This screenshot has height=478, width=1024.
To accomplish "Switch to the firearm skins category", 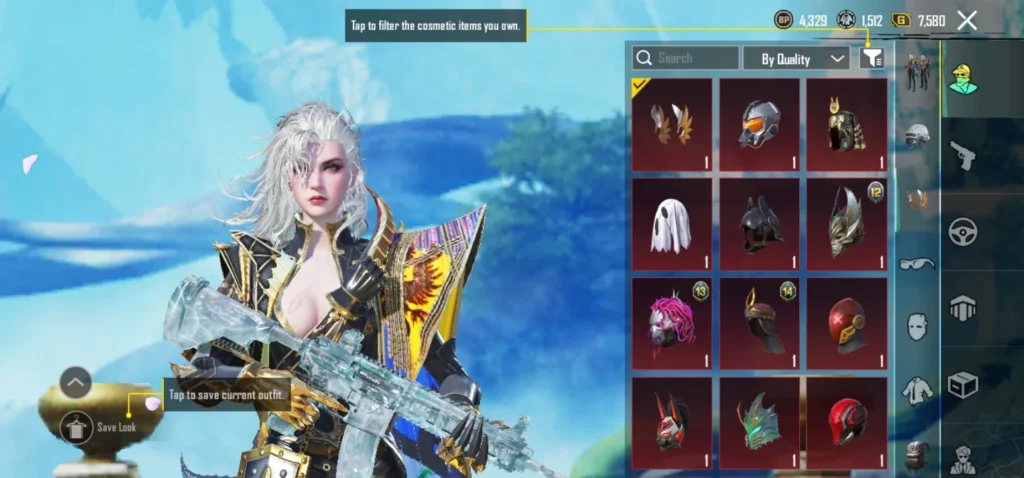I will click(963, 155).
